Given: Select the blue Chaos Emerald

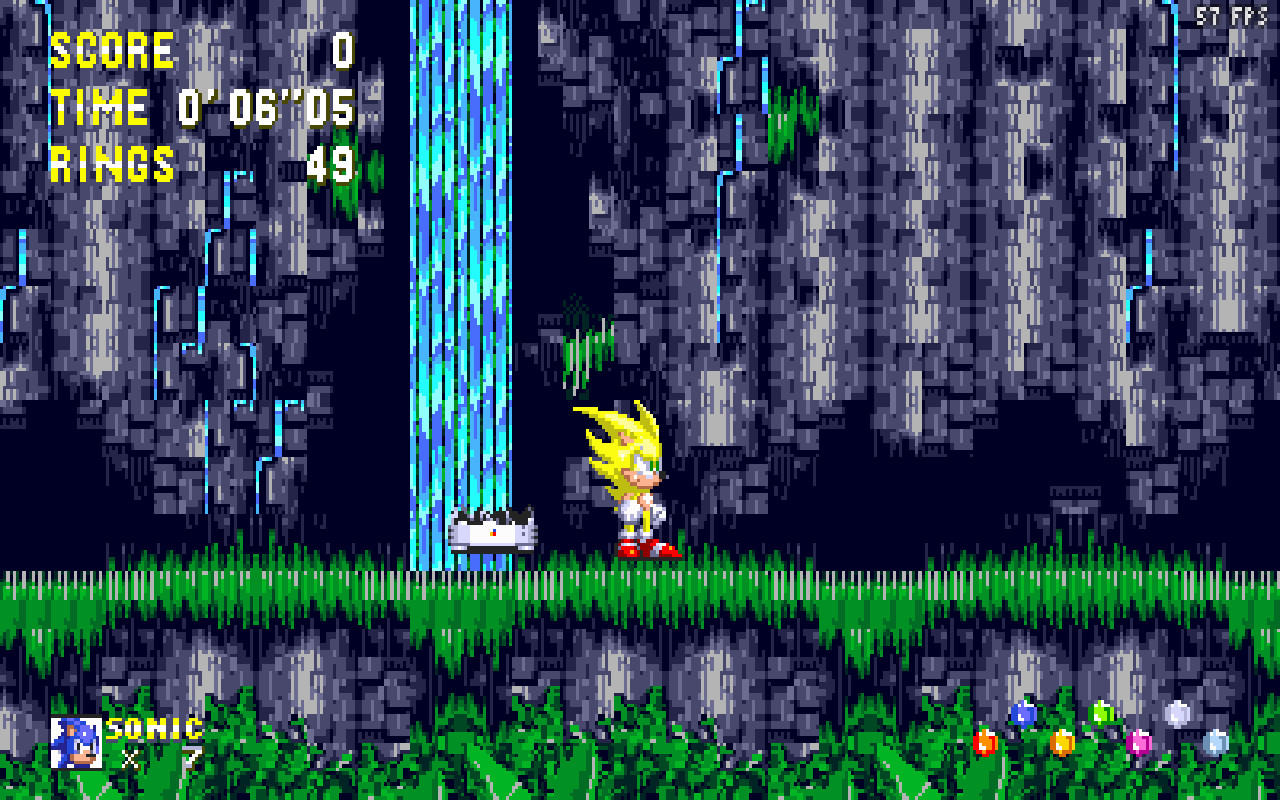Looking at the screenshot, I should click(1022, 715).
